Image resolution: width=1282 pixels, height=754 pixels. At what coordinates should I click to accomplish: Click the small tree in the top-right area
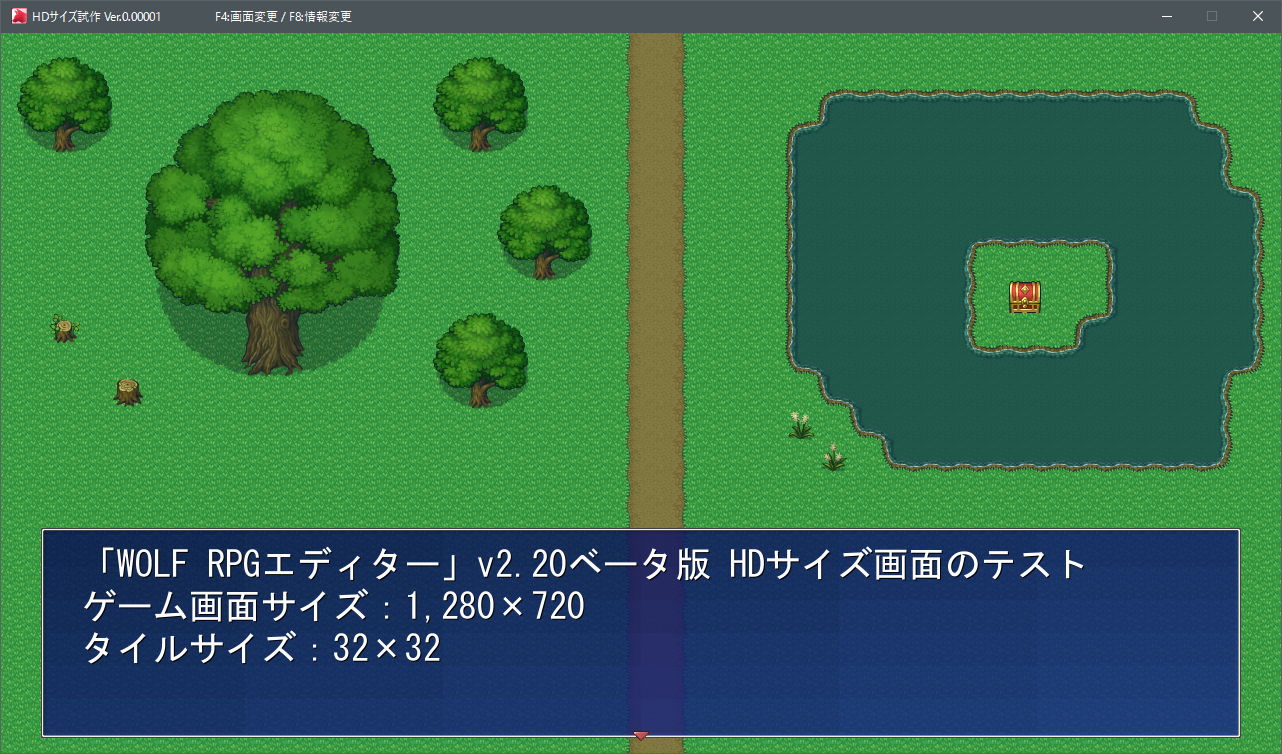pyautogui.click(x=480, y=100)
